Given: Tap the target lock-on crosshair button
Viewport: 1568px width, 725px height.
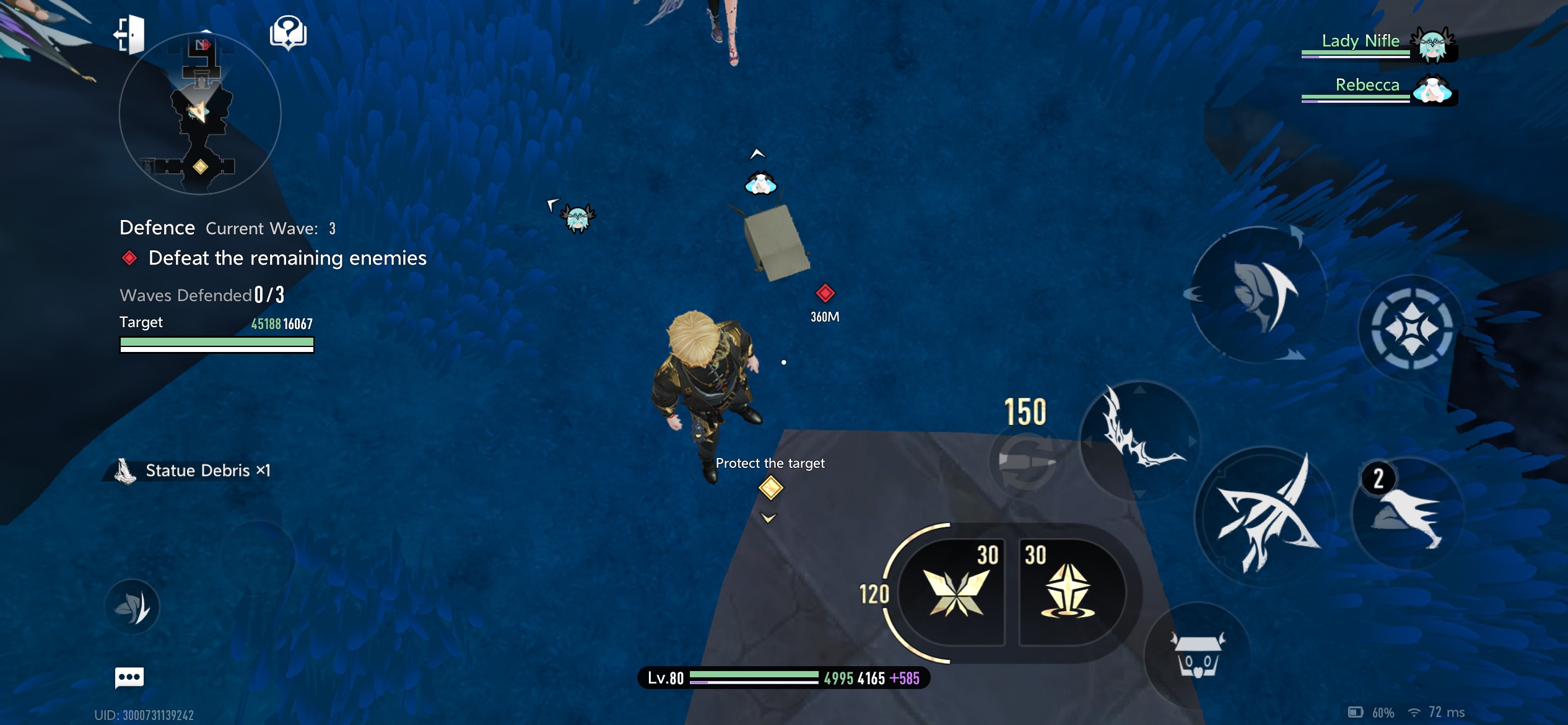Looking at the screenshot, I should (x=1411, y=328).
